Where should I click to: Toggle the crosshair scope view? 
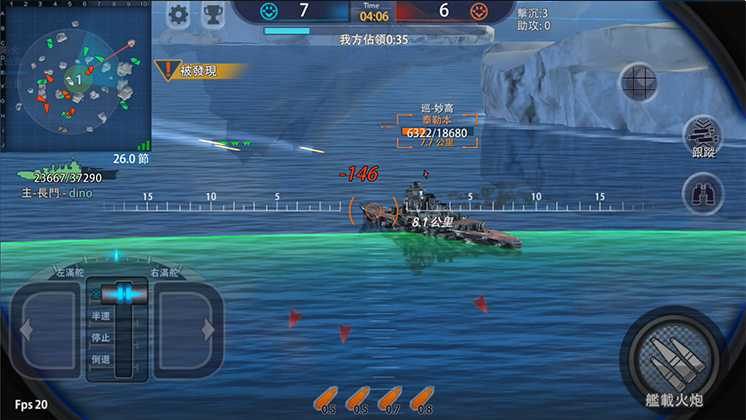638,82
